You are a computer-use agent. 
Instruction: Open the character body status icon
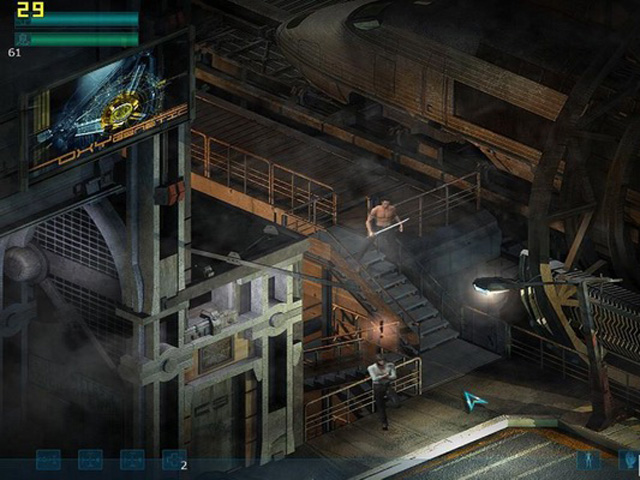588,461
